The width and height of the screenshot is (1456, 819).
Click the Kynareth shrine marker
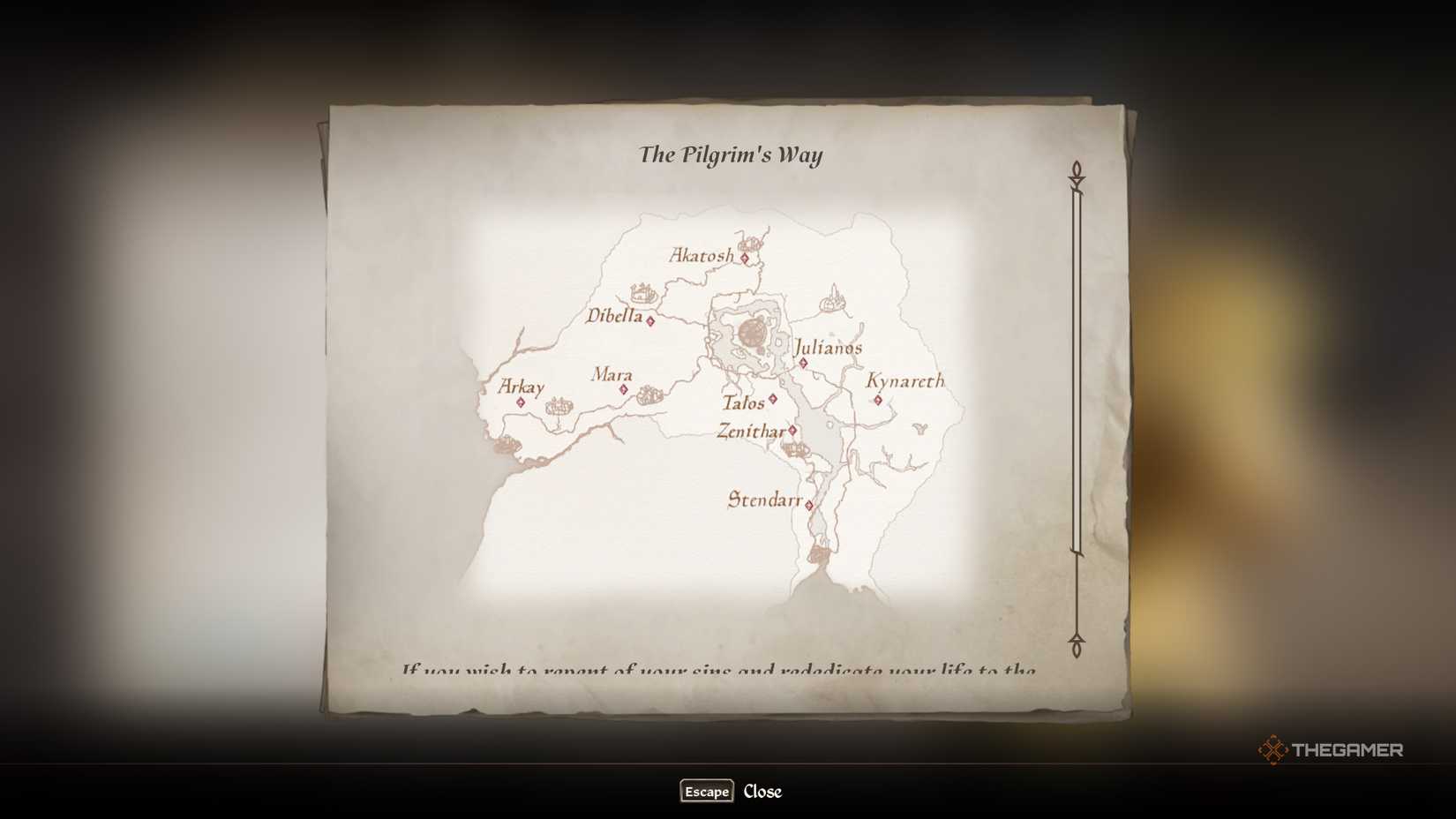click(x=879, y=400)
